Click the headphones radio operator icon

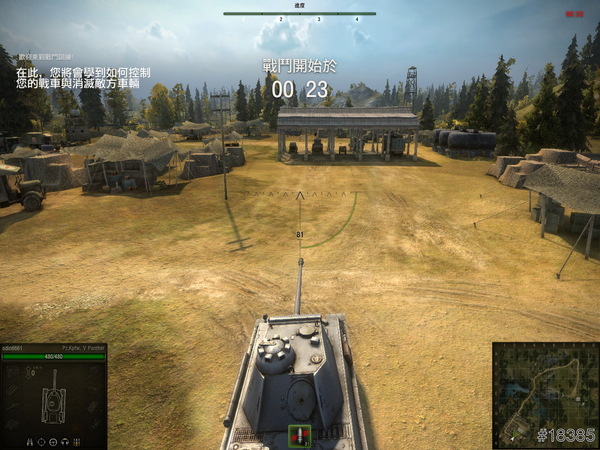(65, 442)
